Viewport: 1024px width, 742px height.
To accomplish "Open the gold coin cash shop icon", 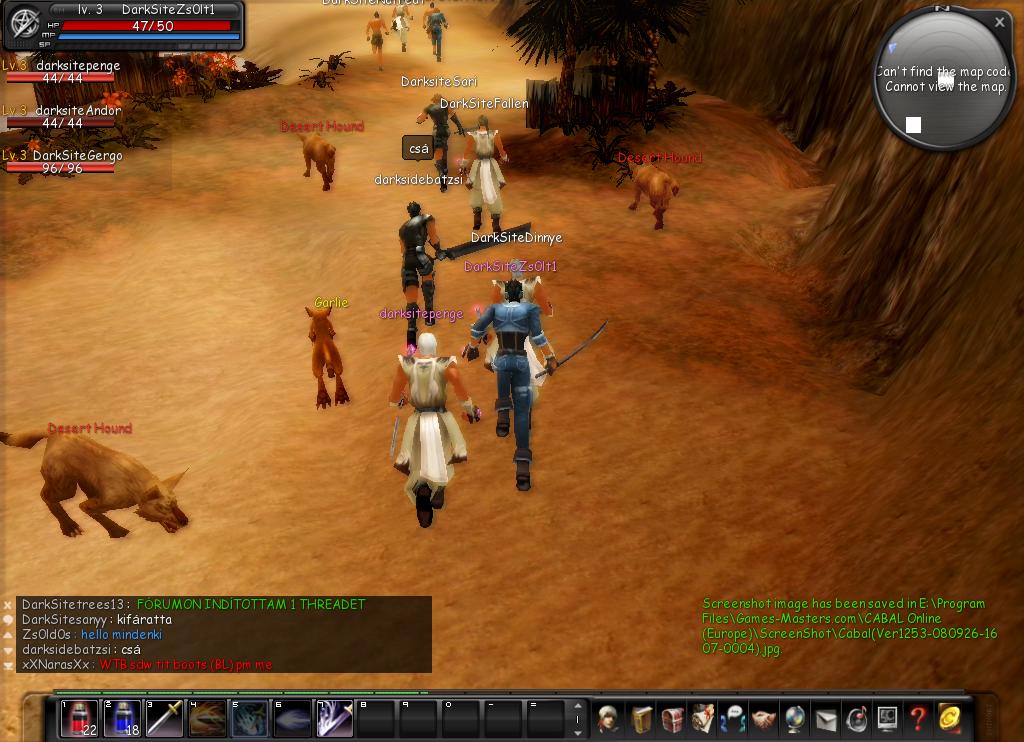I will 949,718.
